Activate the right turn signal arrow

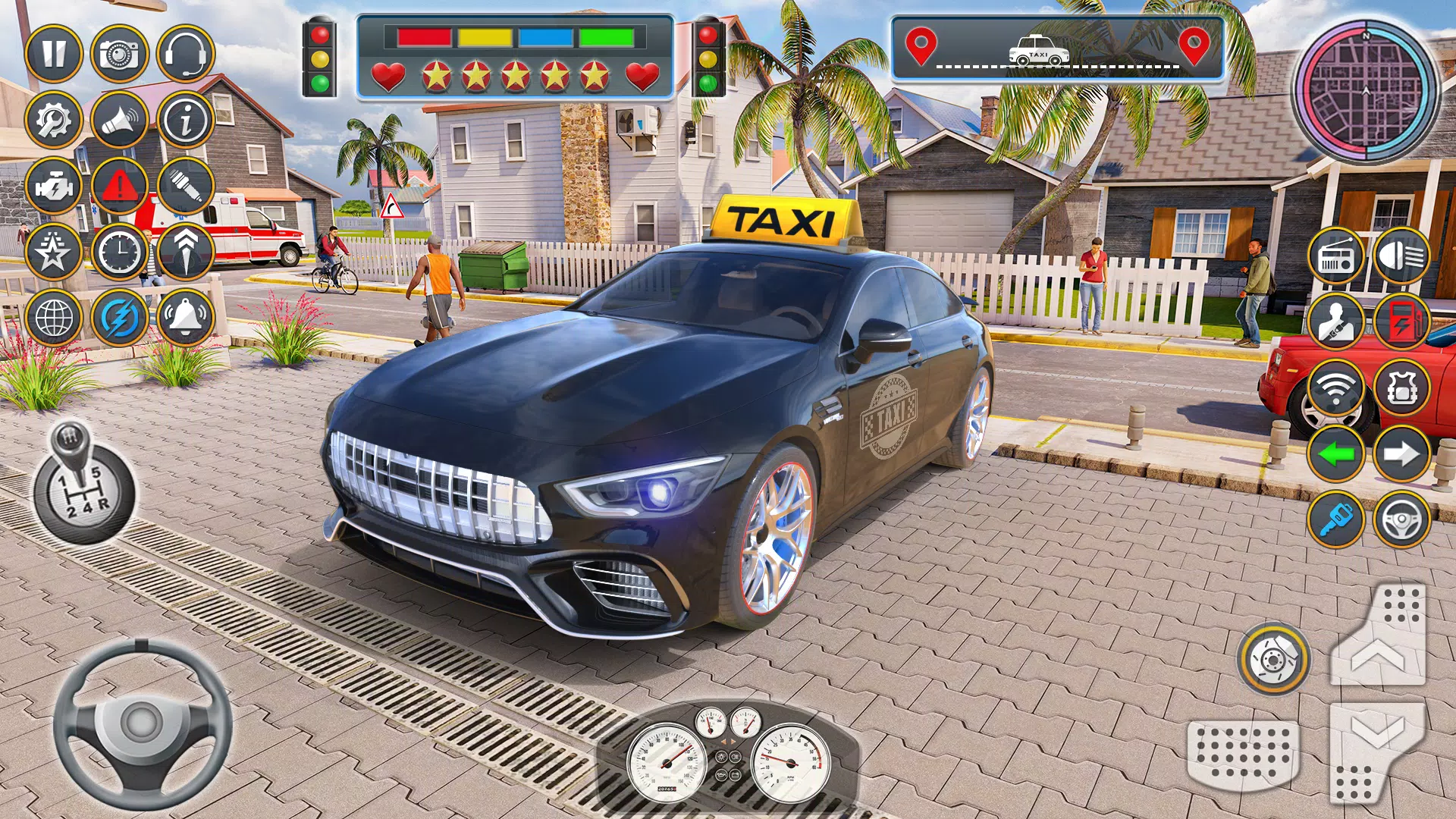click(x=1401, y=454)
